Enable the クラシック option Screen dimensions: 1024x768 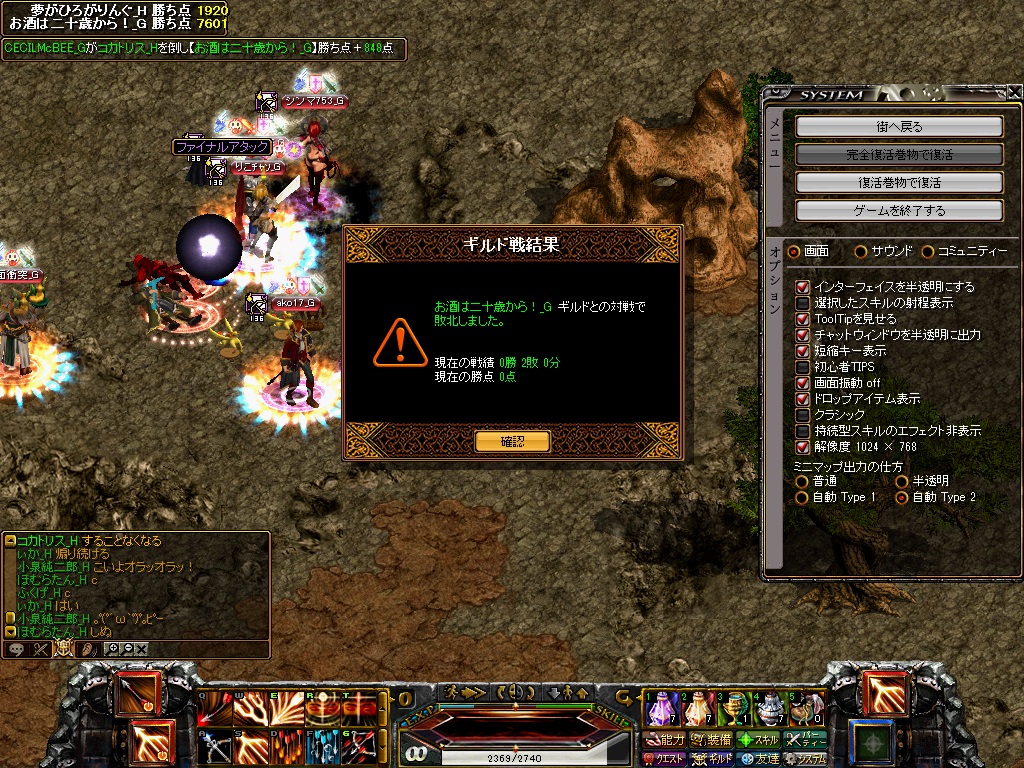[802, 415]
